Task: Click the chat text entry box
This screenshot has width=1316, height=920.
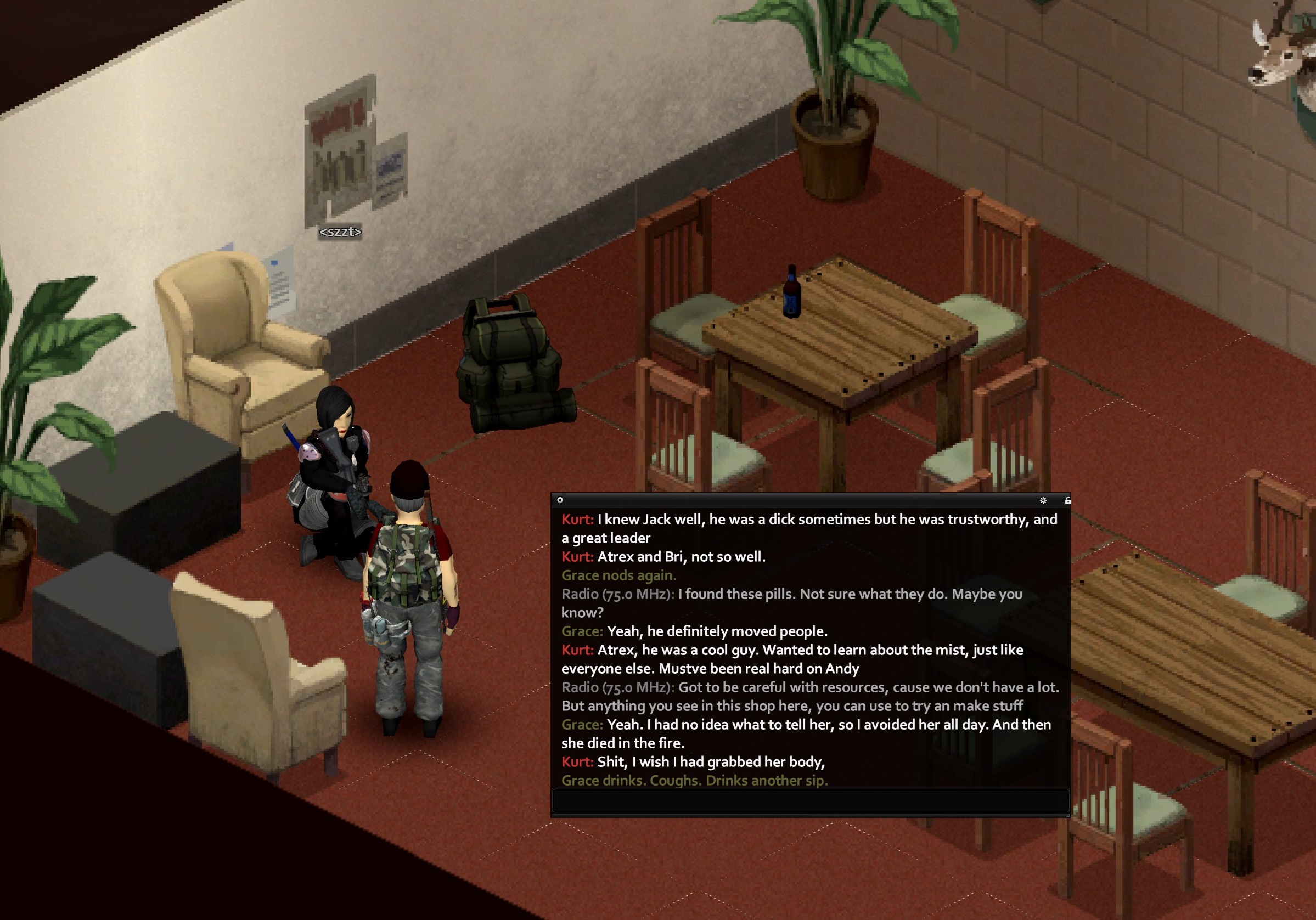Action: click(809, 800)
